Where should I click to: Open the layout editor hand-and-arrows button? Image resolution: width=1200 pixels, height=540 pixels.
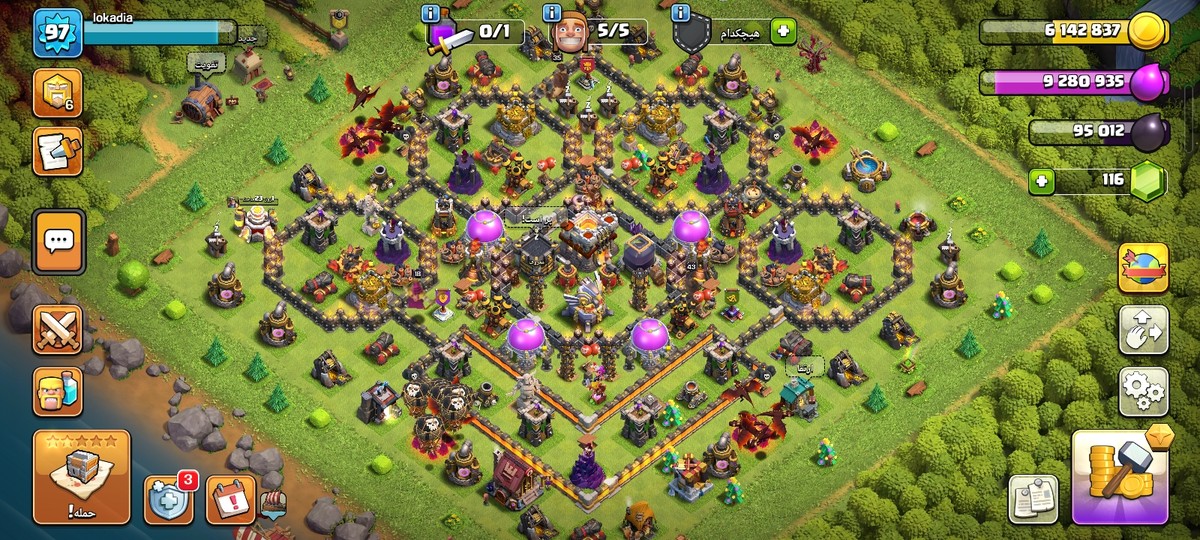1143,330
